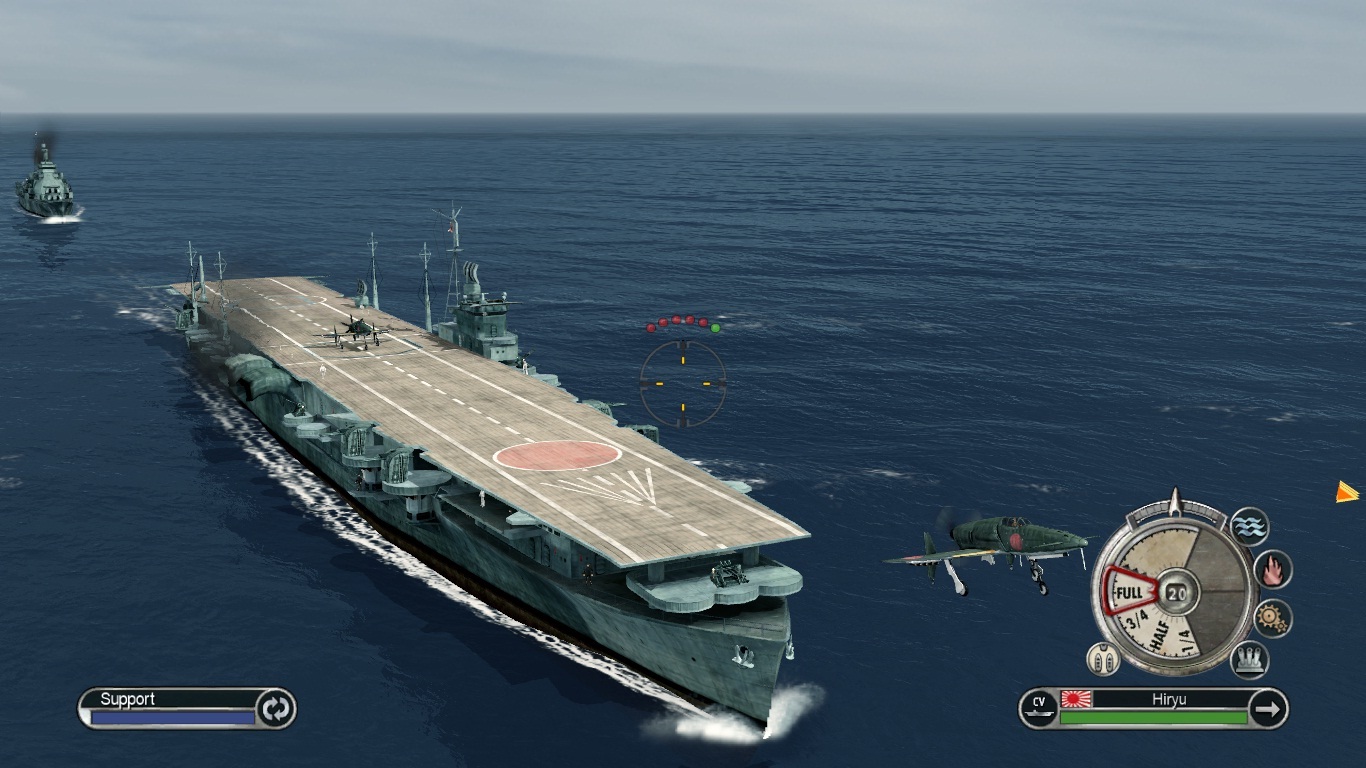1366x768 pixels.
Task: Select the gun turret repair icon
Action: click(x=1250, y=659)
